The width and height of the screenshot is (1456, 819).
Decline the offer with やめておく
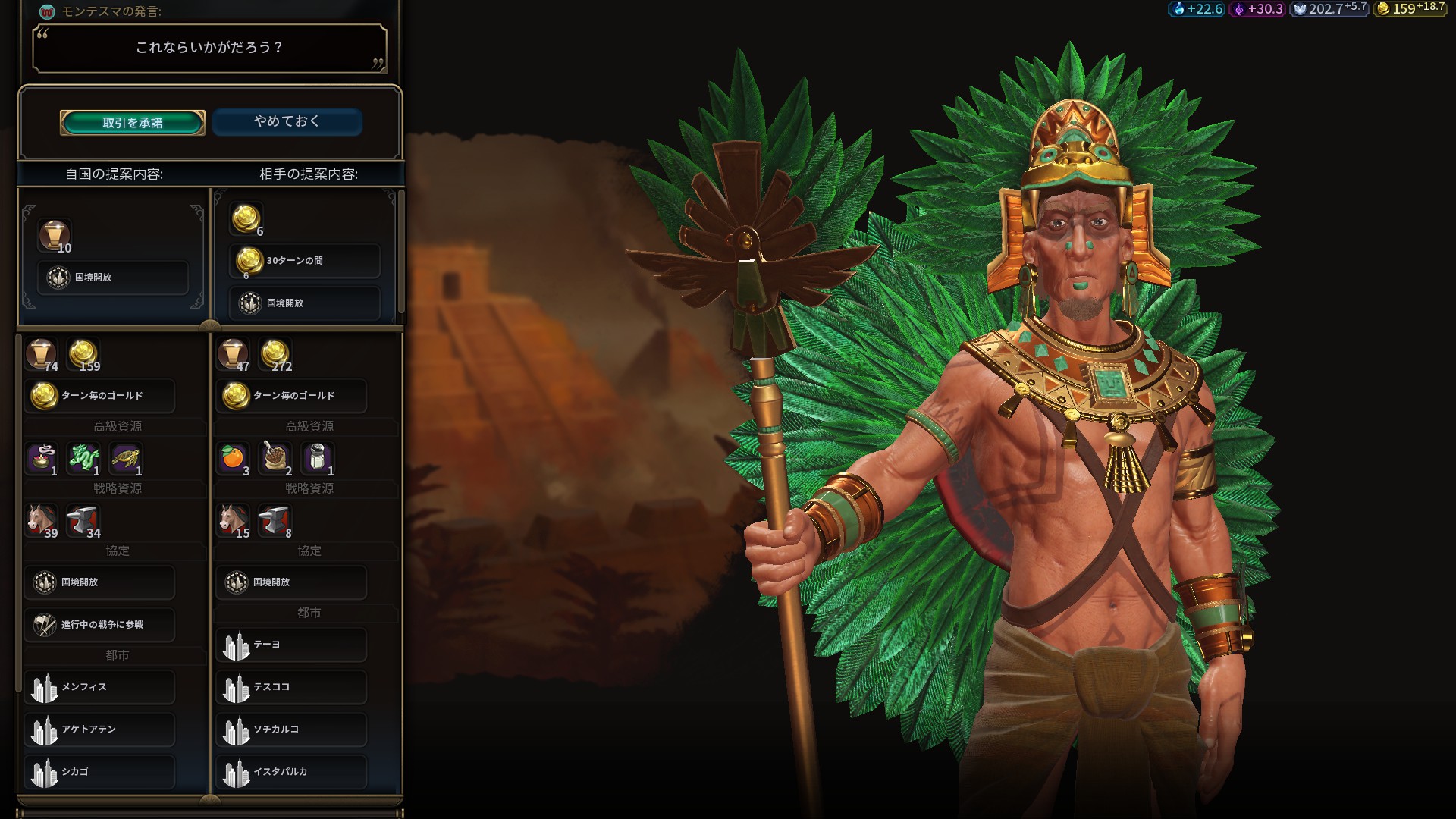287,121
